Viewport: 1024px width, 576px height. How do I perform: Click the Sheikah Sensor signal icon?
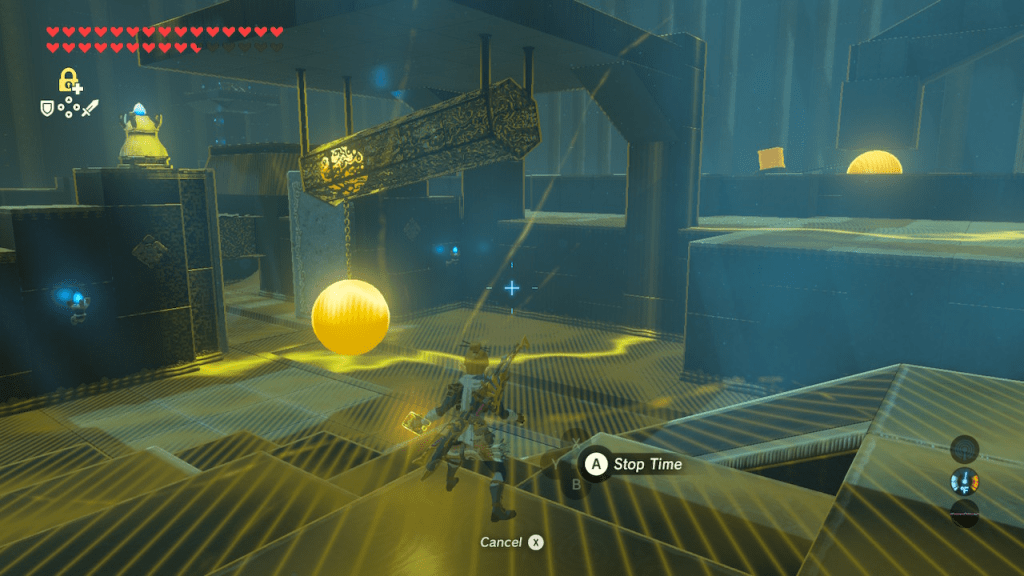click(x=964, y=449)
